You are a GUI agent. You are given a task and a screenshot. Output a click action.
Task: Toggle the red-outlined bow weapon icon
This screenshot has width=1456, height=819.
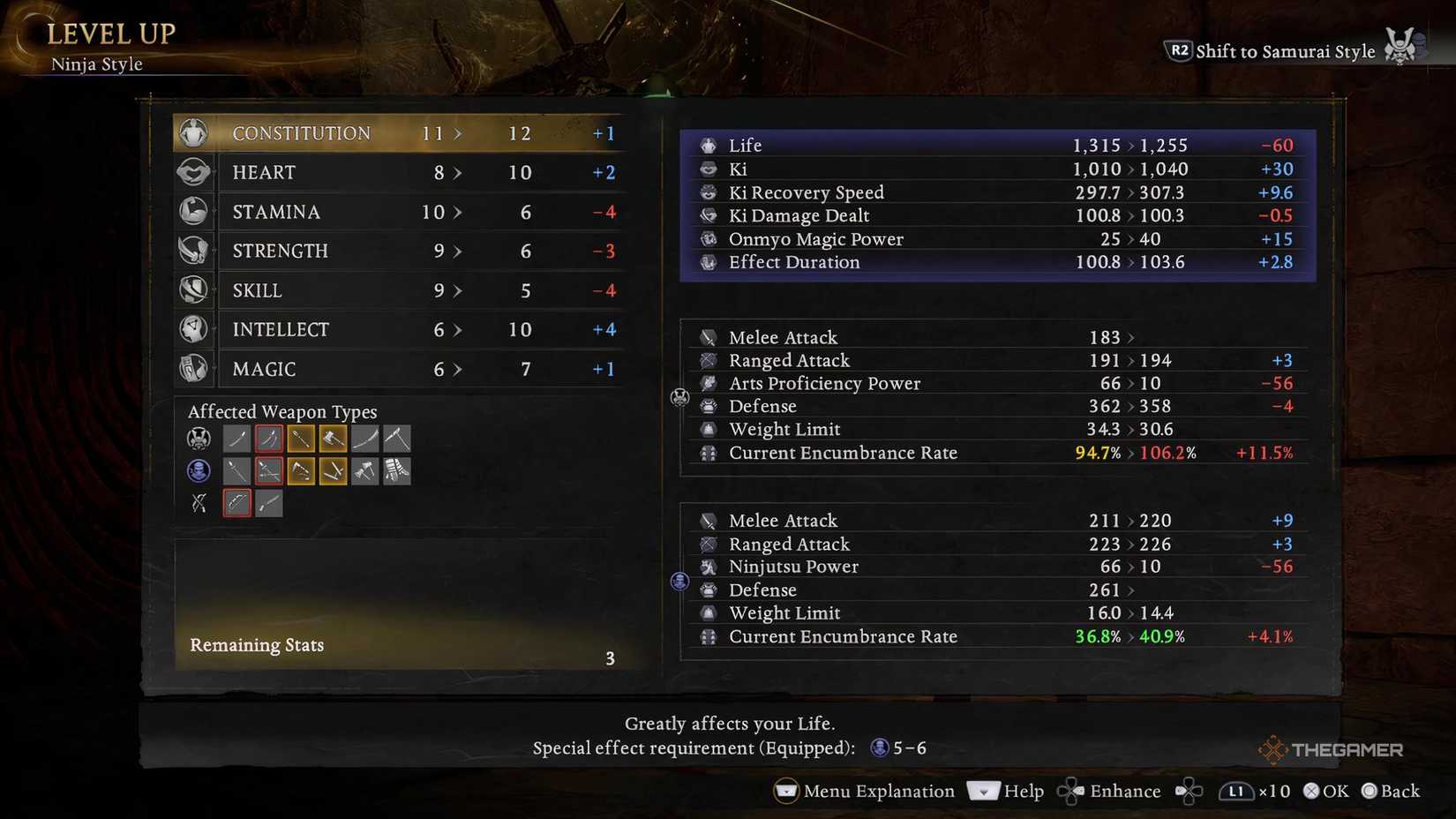pos(236,503)
